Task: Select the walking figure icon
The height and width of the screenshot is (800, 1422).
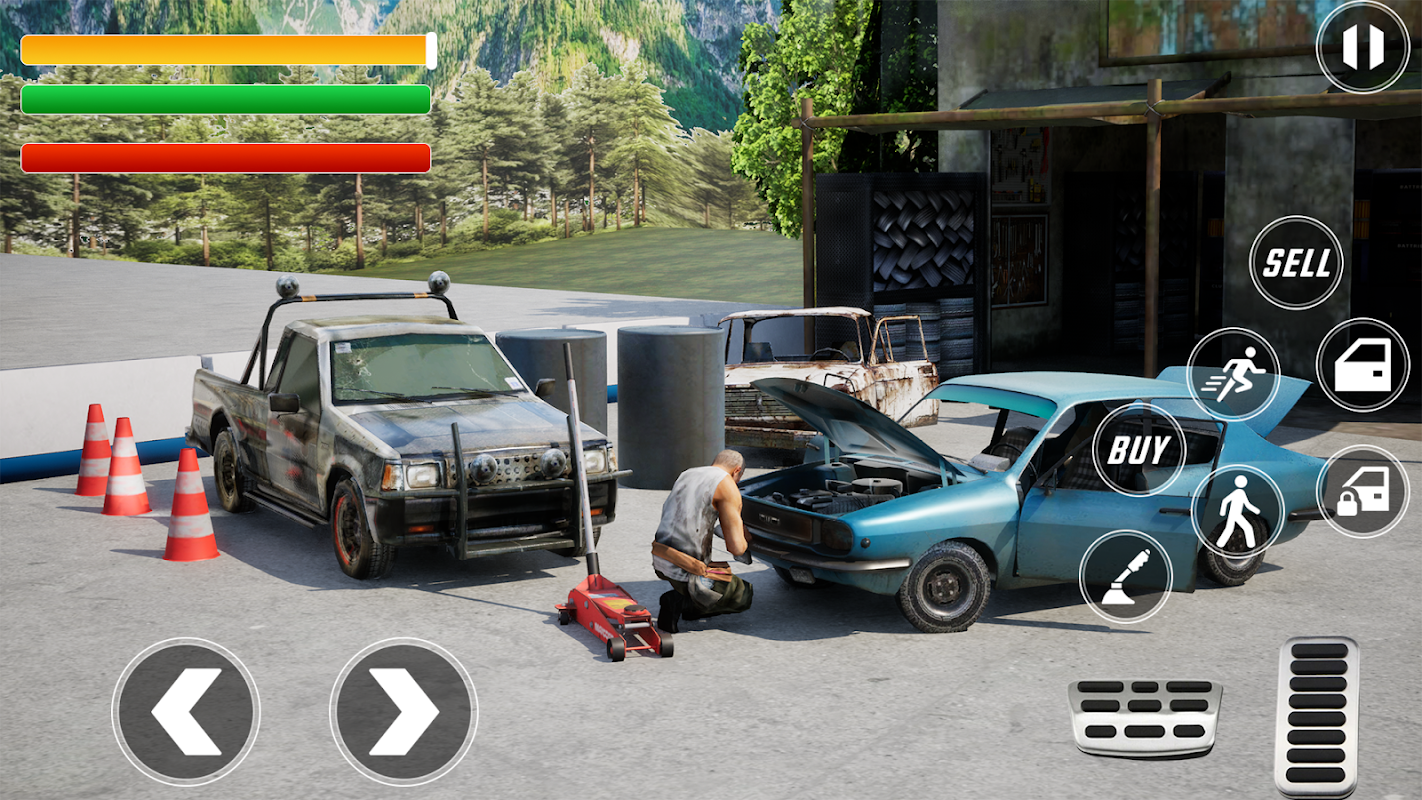Action: coord(1237,511)
